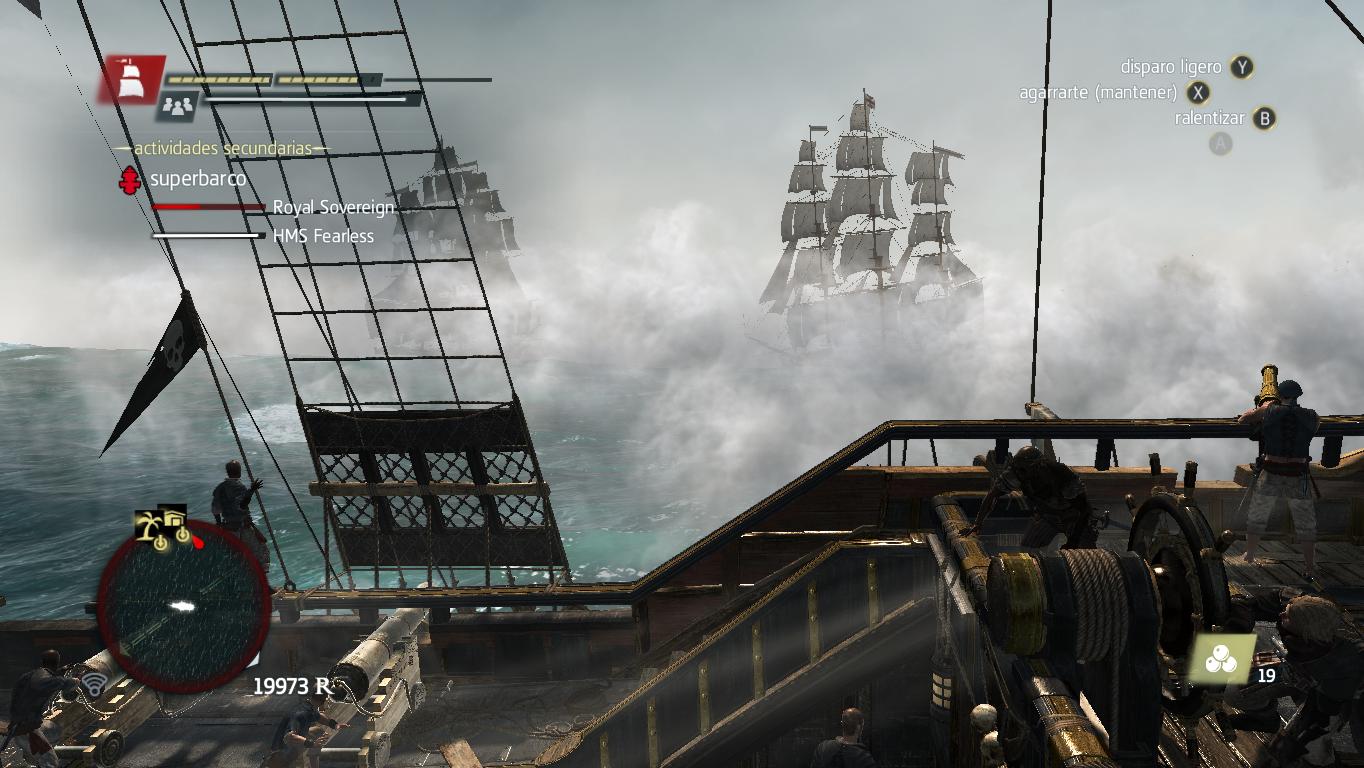Click the palm island marker above minimap
1364x768 pixels.
[x=151, y=525]
